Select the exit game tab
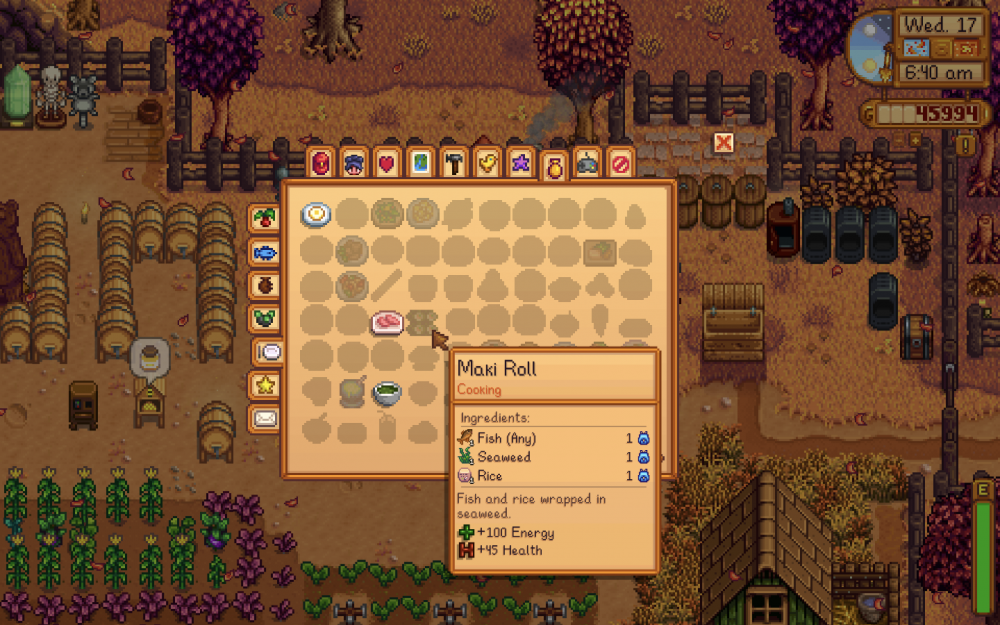Image resolution: width=1000 pixels, height=625 pixels. point(621,163)
